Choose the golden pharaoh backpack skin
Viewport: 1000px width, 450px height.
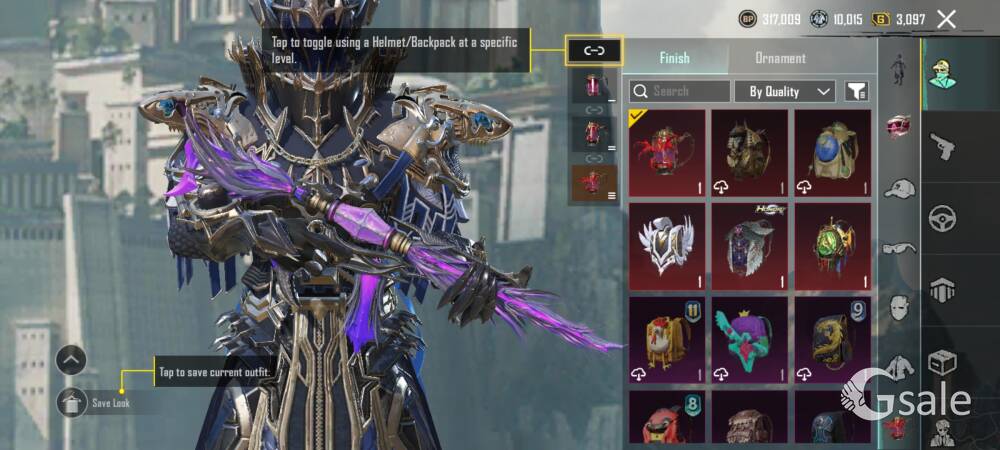coord(749,153)
